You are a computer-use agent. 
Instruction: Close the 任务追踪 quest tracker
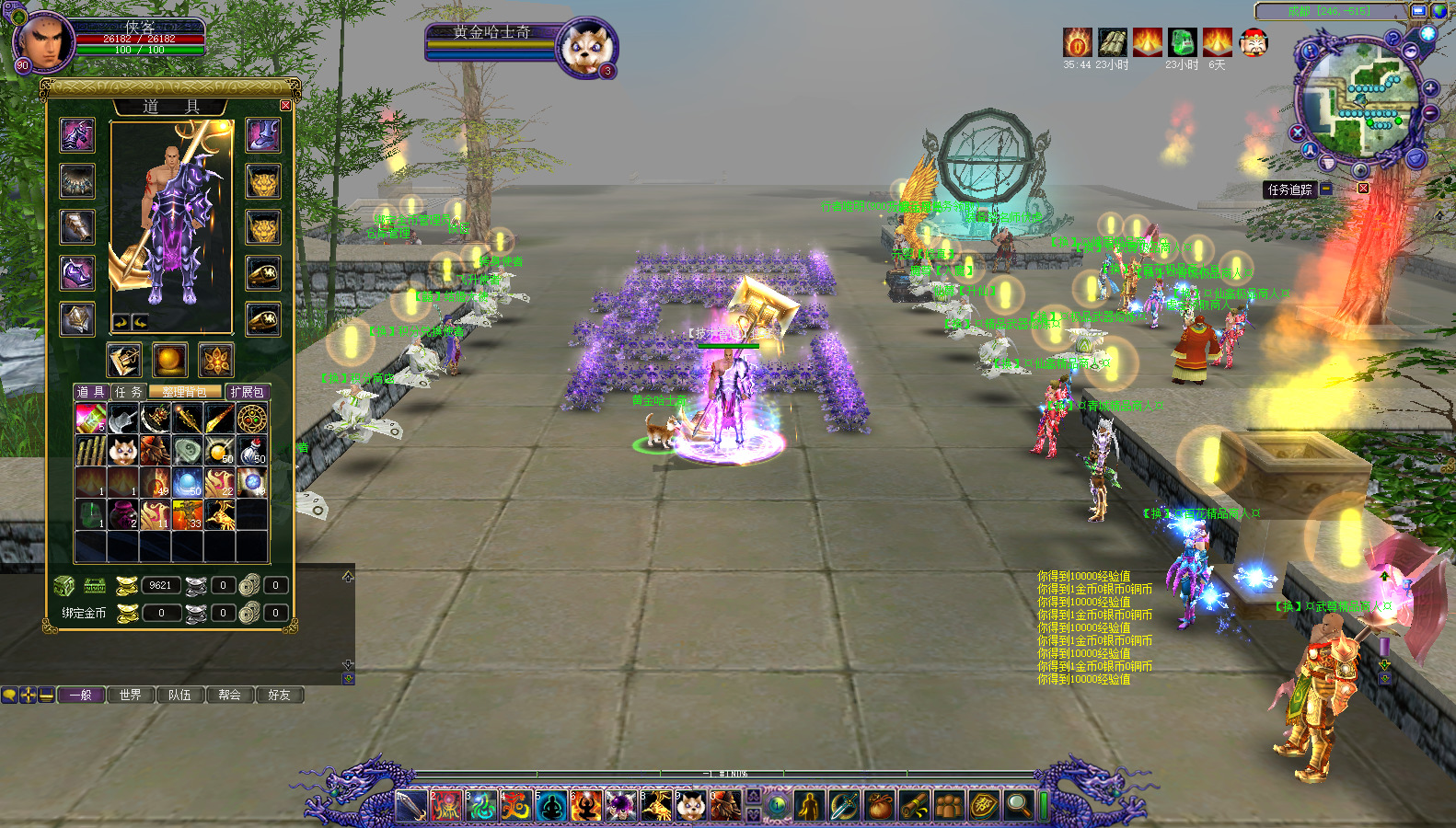(x=1363, y=189)
